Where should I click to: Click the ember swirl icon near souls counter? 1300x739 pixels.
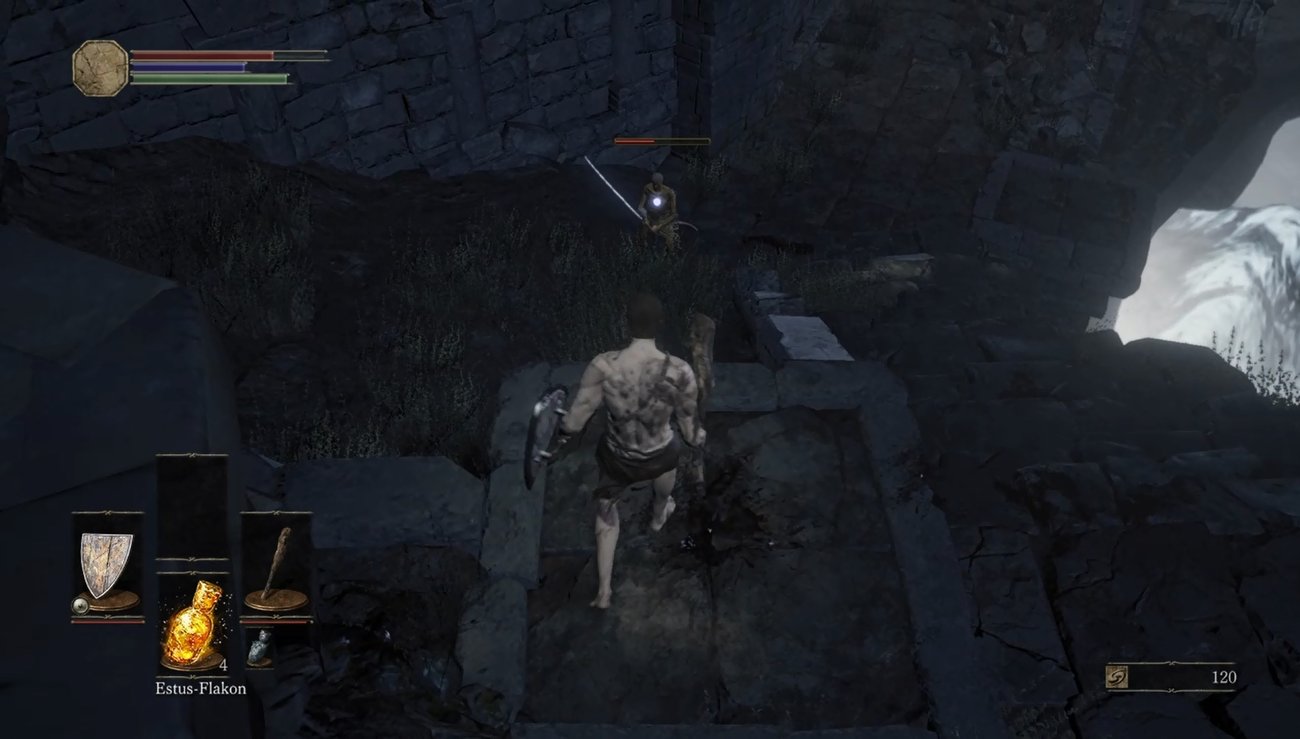pos(1116,677)
